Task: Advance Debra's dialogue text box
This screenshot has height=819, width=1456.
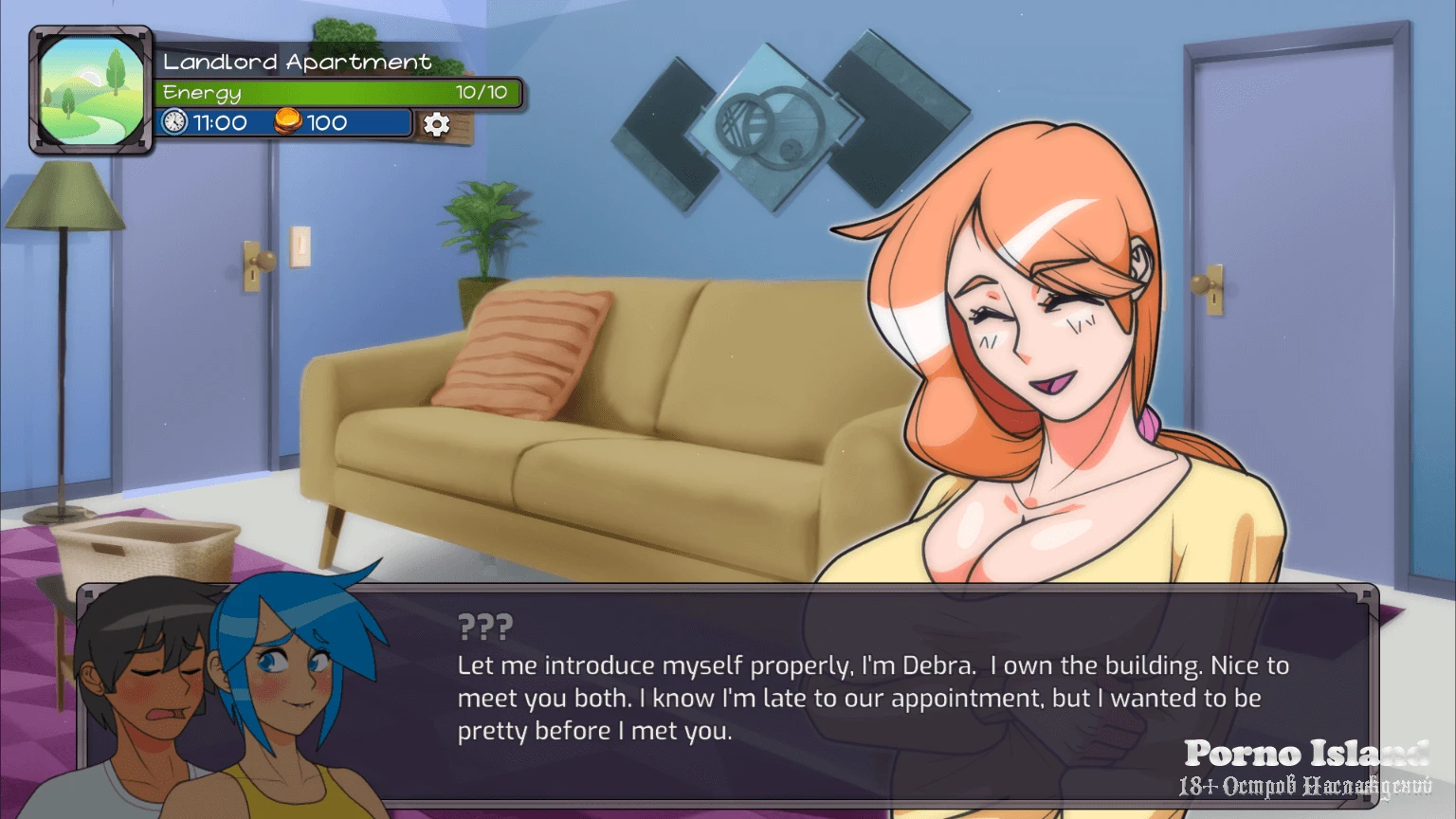Action: click(x=872, y=697)
